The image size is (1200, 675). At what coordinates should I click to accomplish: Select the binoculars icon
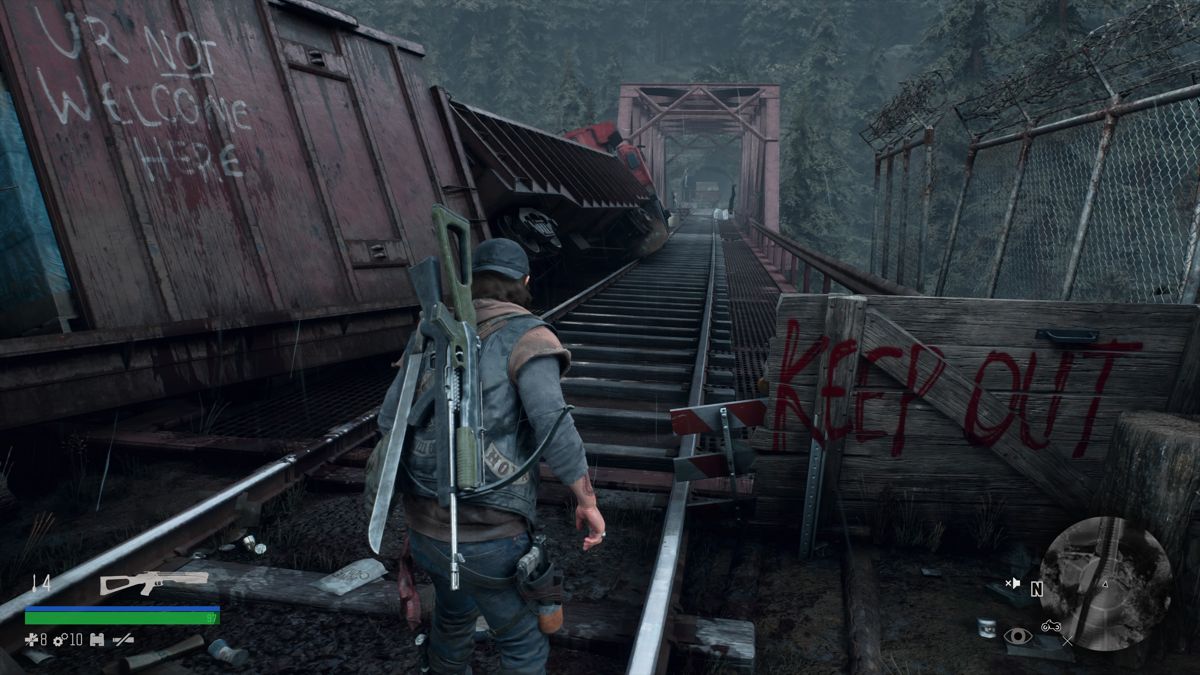coord(97,639)
